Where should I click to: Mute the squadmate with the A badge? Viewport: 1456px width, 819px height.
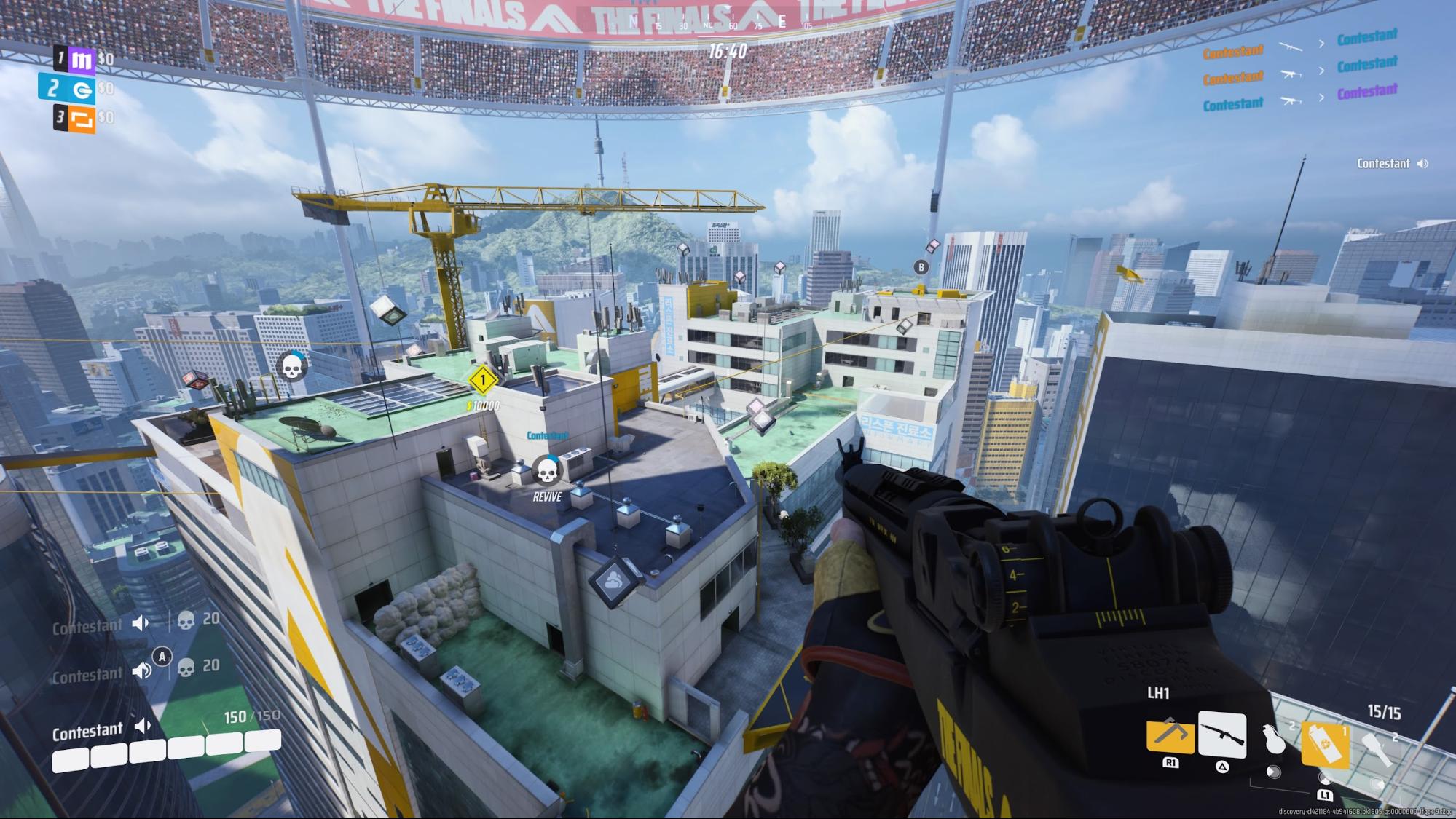(141, 670)
